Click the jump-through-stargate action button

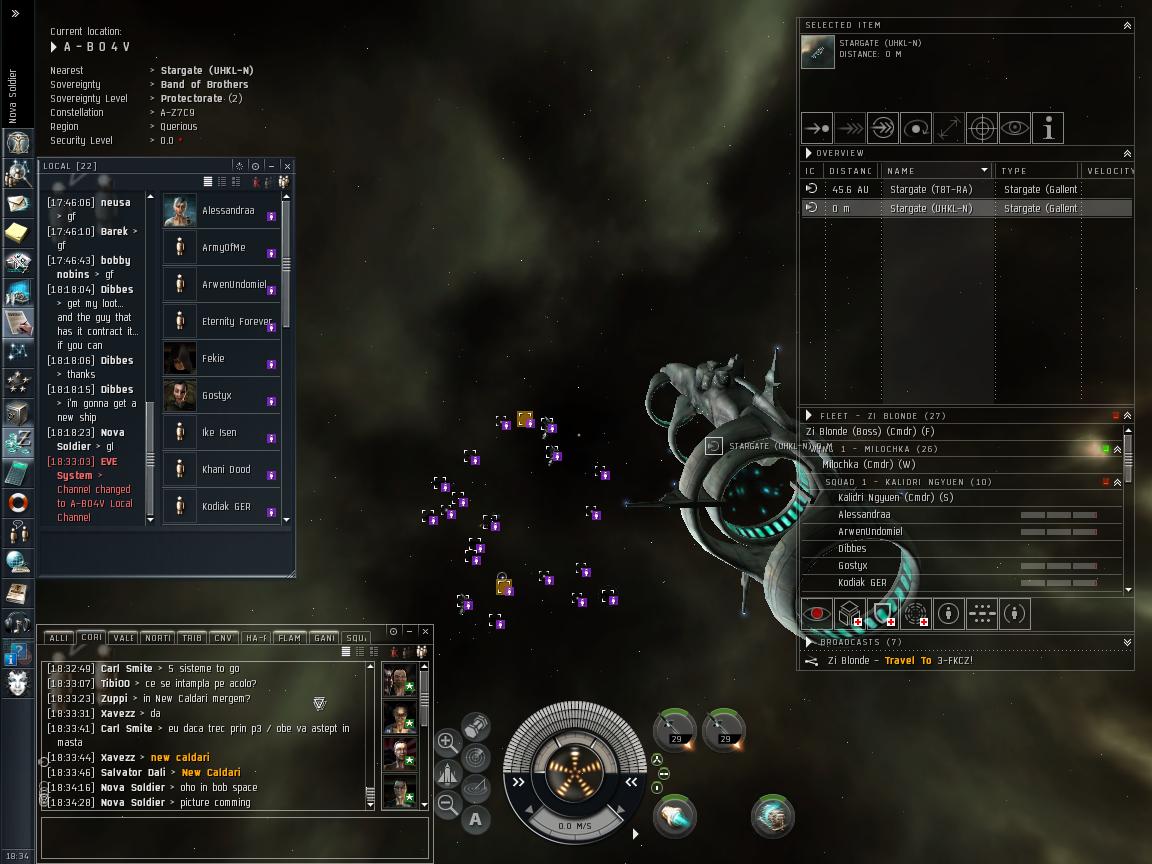(883, 128)
